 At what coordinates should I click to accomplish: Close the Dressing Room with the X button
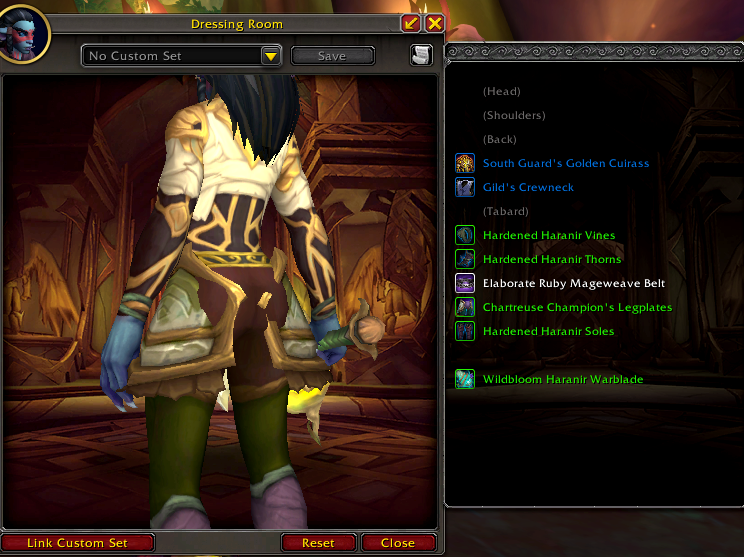click(x=434, y=23)
